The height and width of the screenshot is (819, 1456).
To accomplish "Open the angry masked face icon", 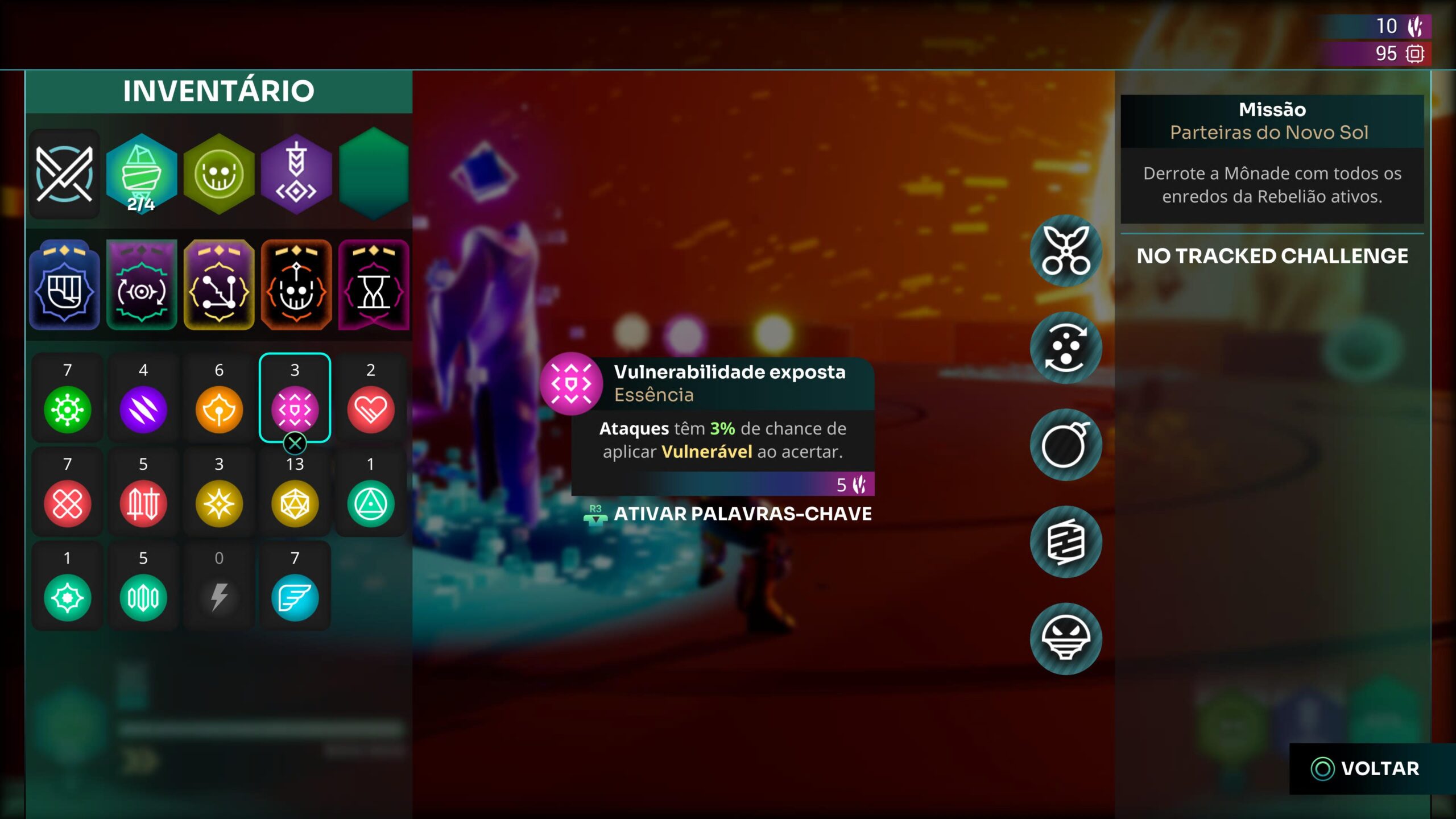I will pos(1066,639).
